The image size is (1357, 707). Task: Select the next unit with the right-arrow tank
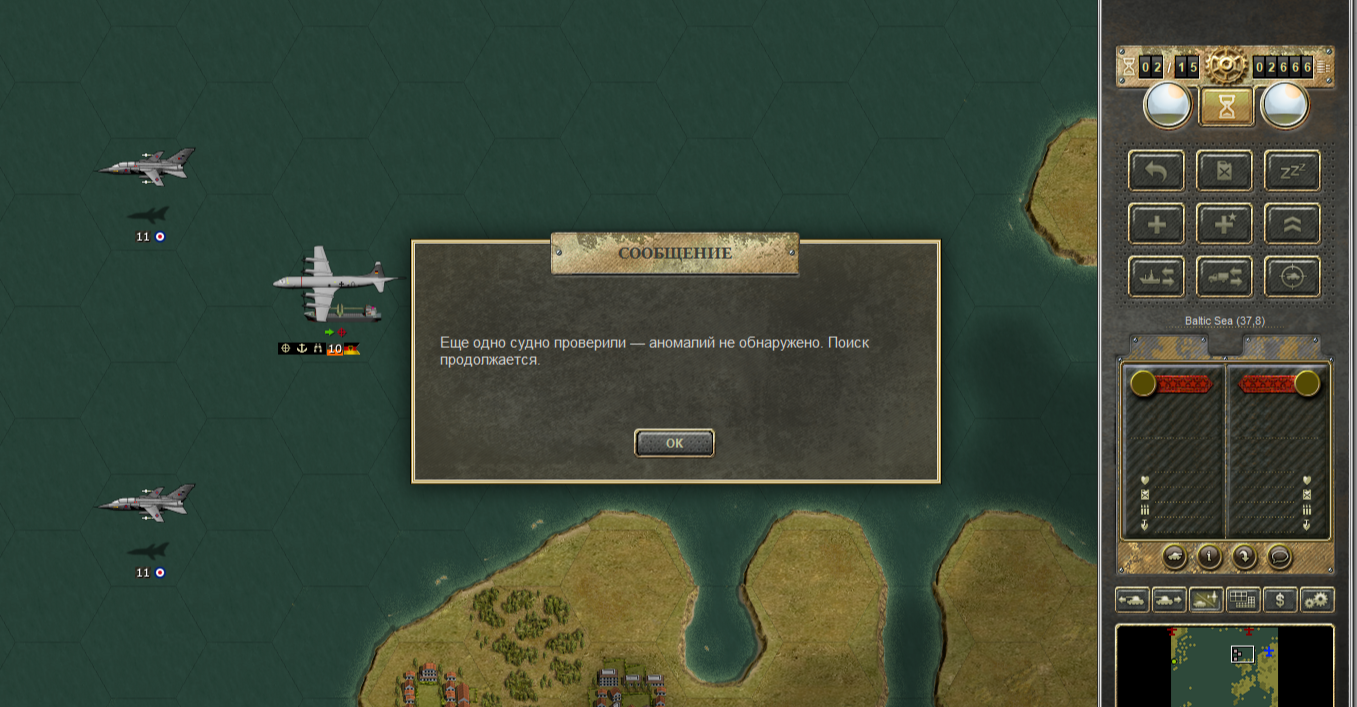tap(1169, 600)
